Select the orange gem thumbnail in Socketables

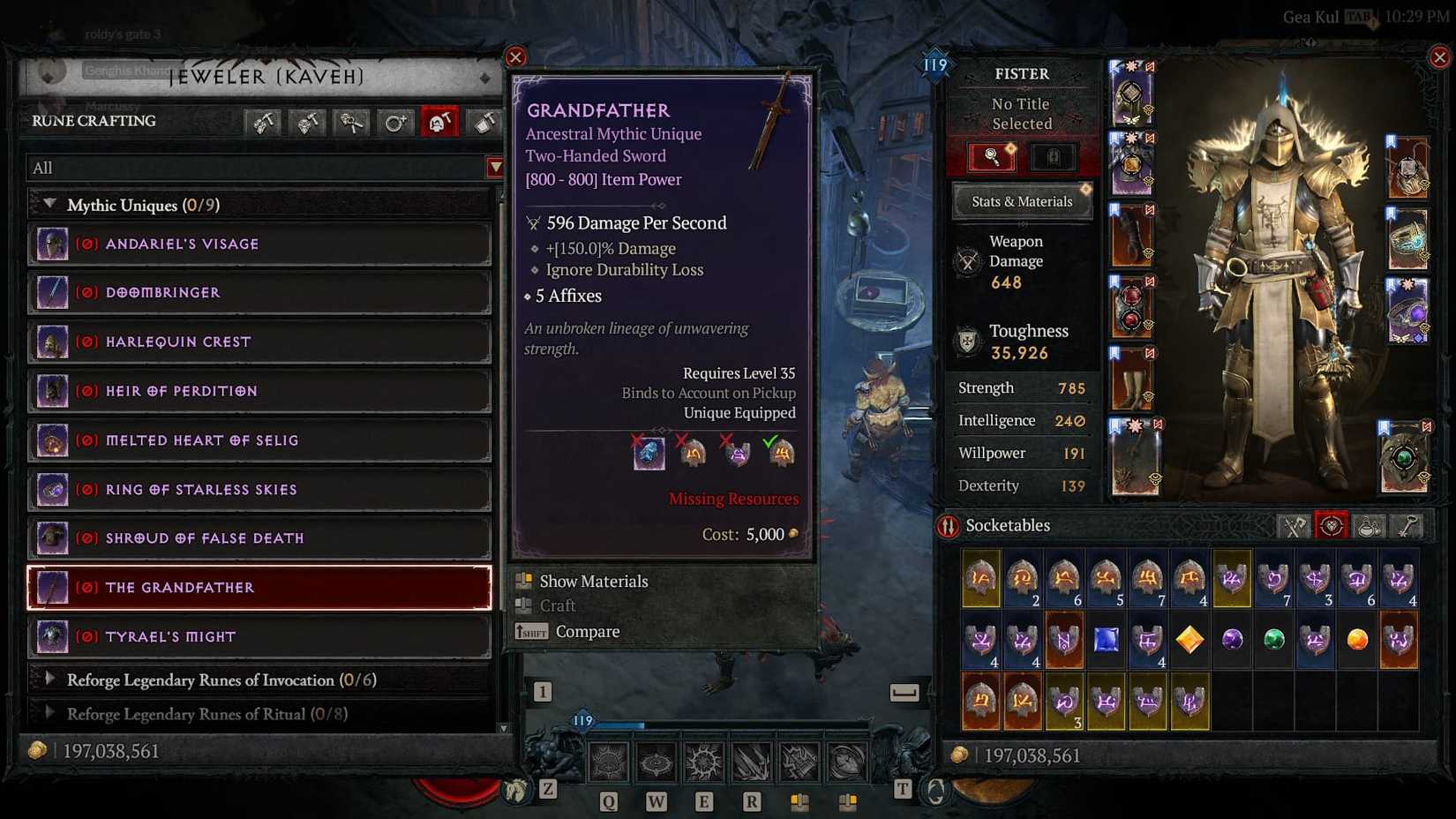pyautogui.click(x=1356, y=639)
